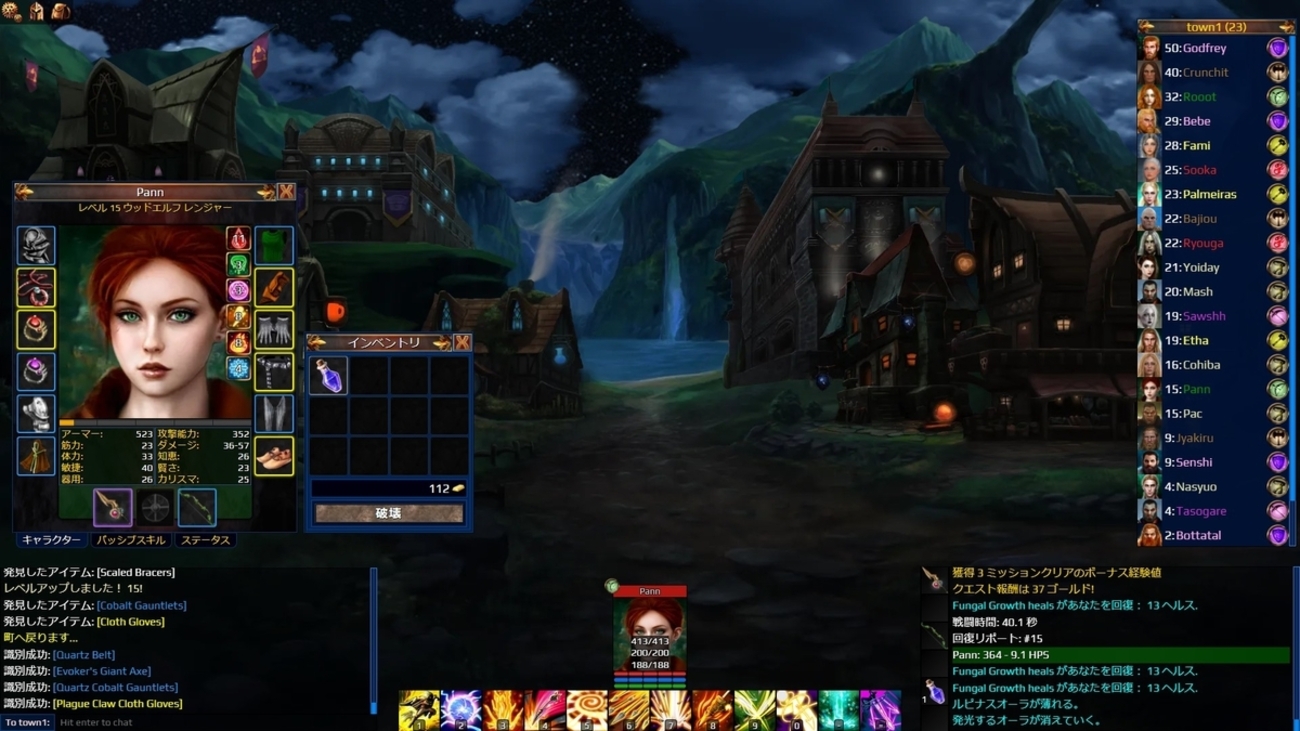Click the 破壊 destroy button
This screenshot has width=1300, height=731.
click(389, 513)
